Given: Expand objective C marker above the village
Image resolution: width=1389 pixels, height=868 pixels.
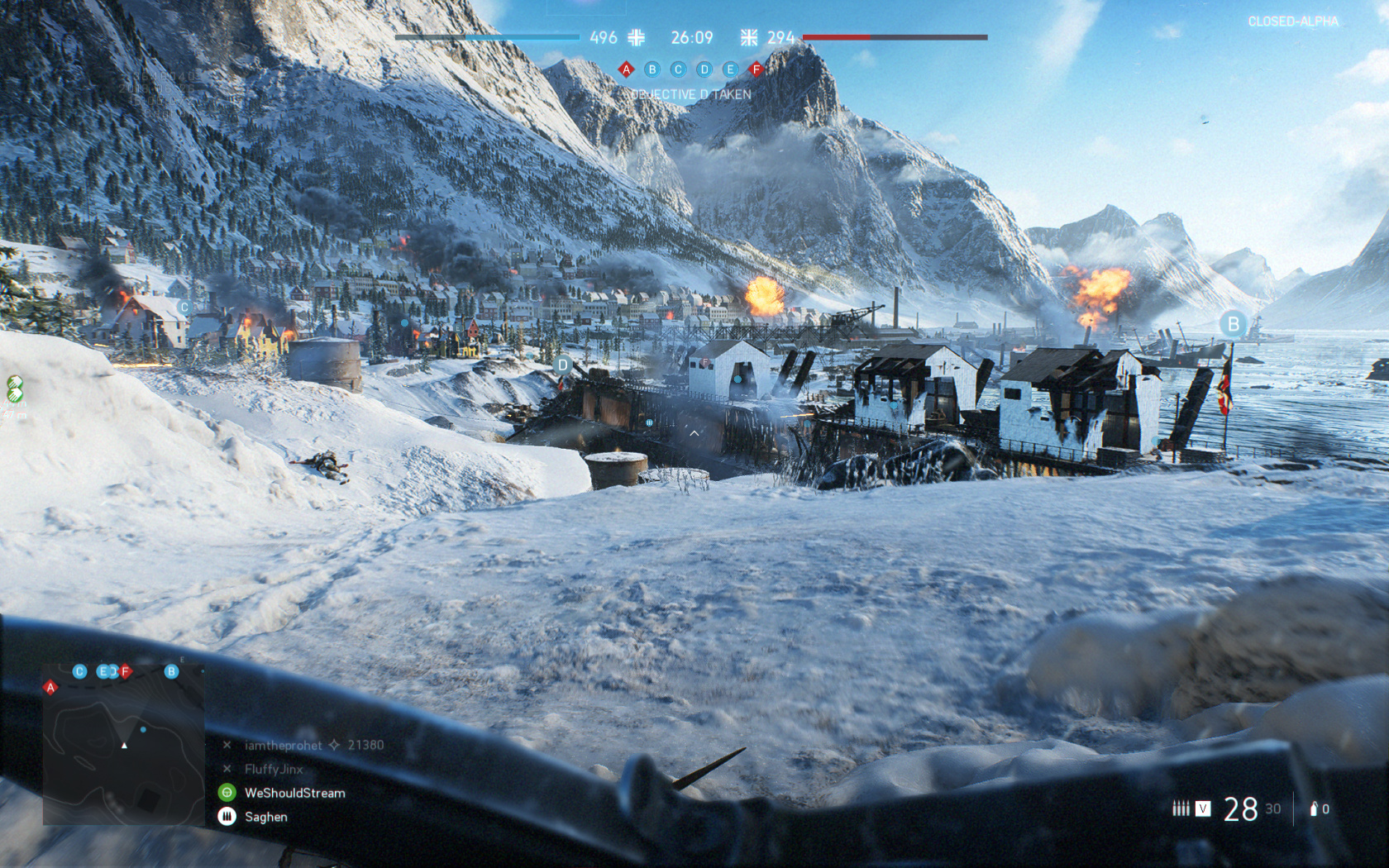Looking at the screenshot, I should [x=184, y=305].
